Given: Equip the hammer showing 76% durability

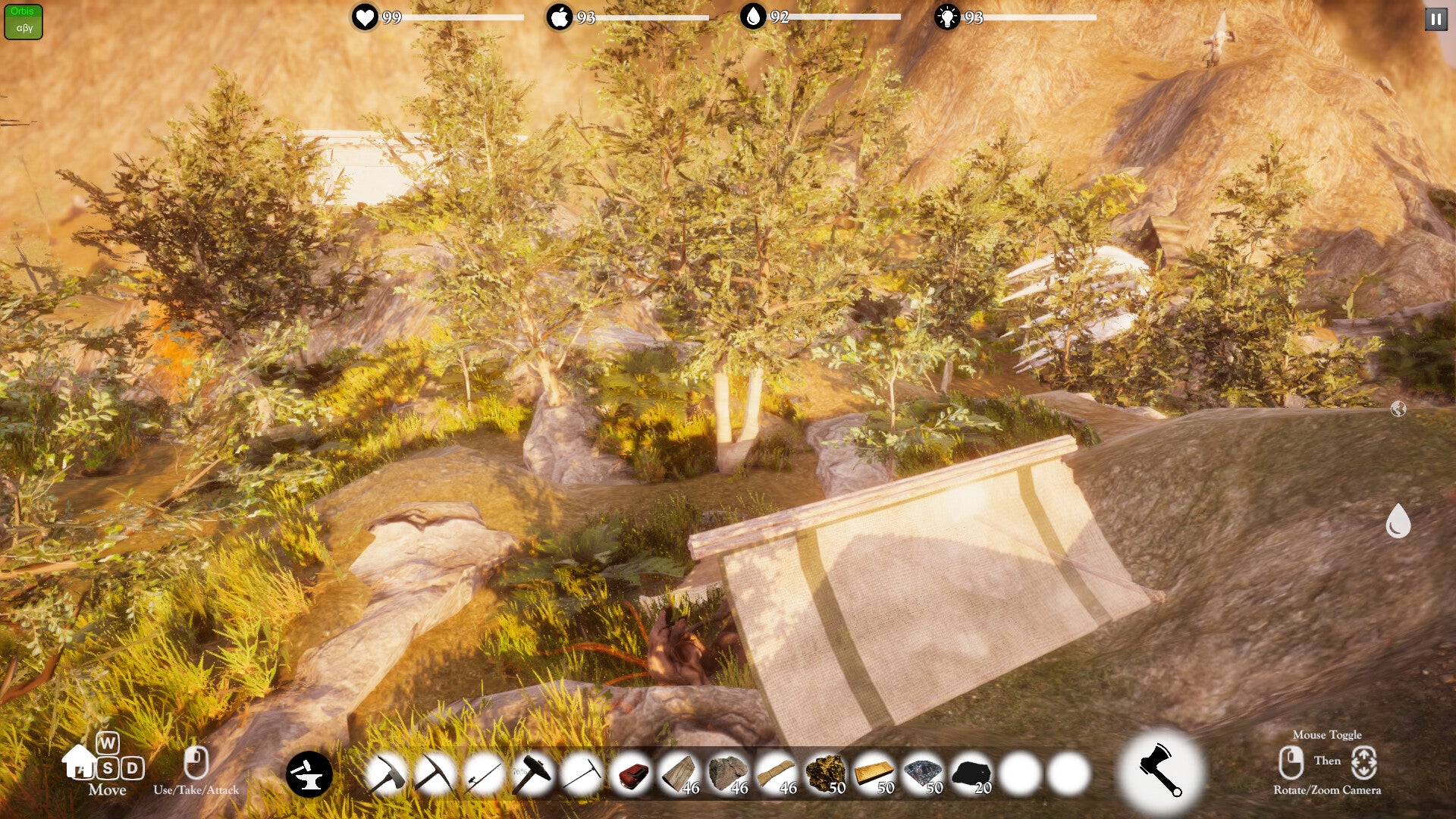Looking at the screenshot, I should [x=533, y=774].
